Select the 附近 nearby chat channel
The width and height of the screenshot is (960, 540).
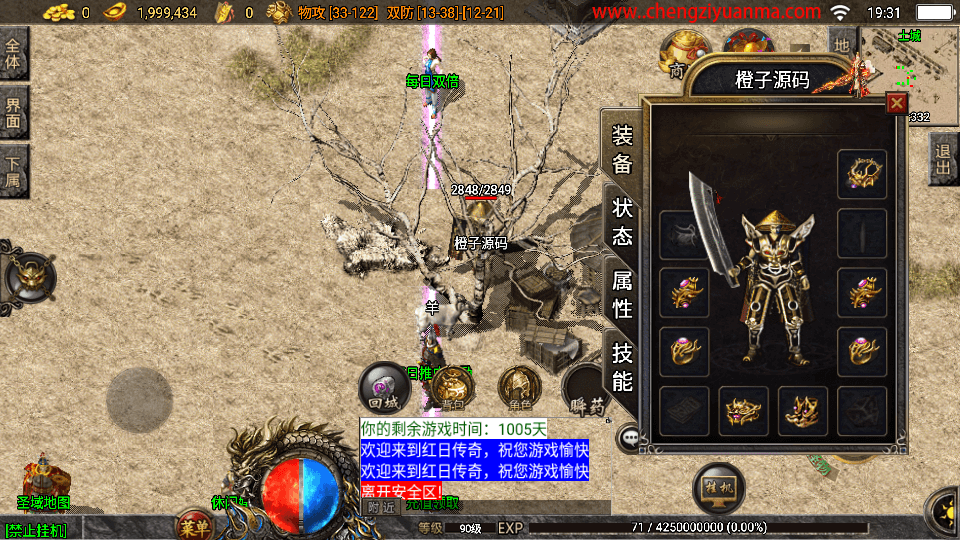[x=381, y=506]
